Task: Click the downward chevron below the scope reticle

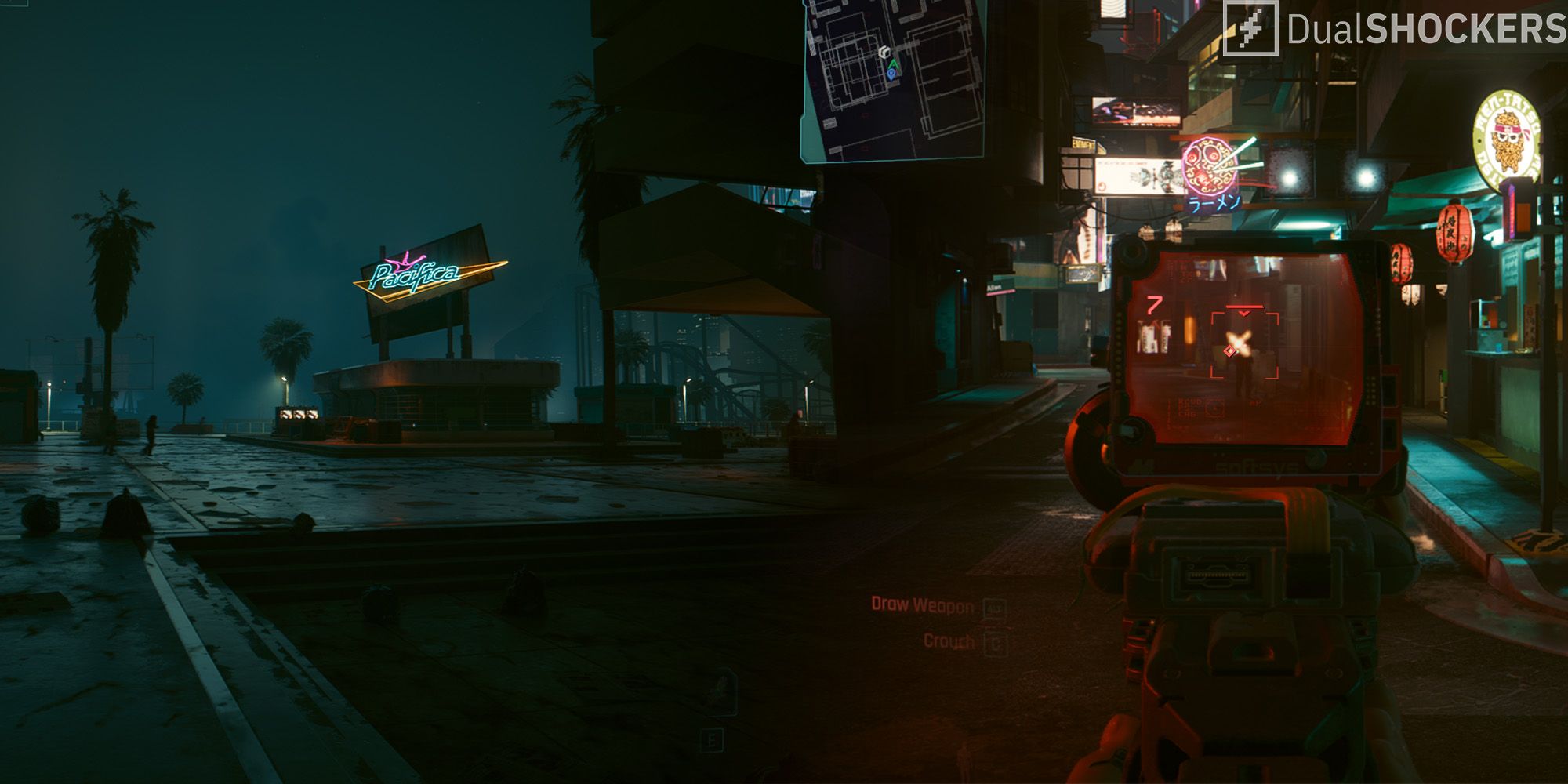Action: point(1244,313)
